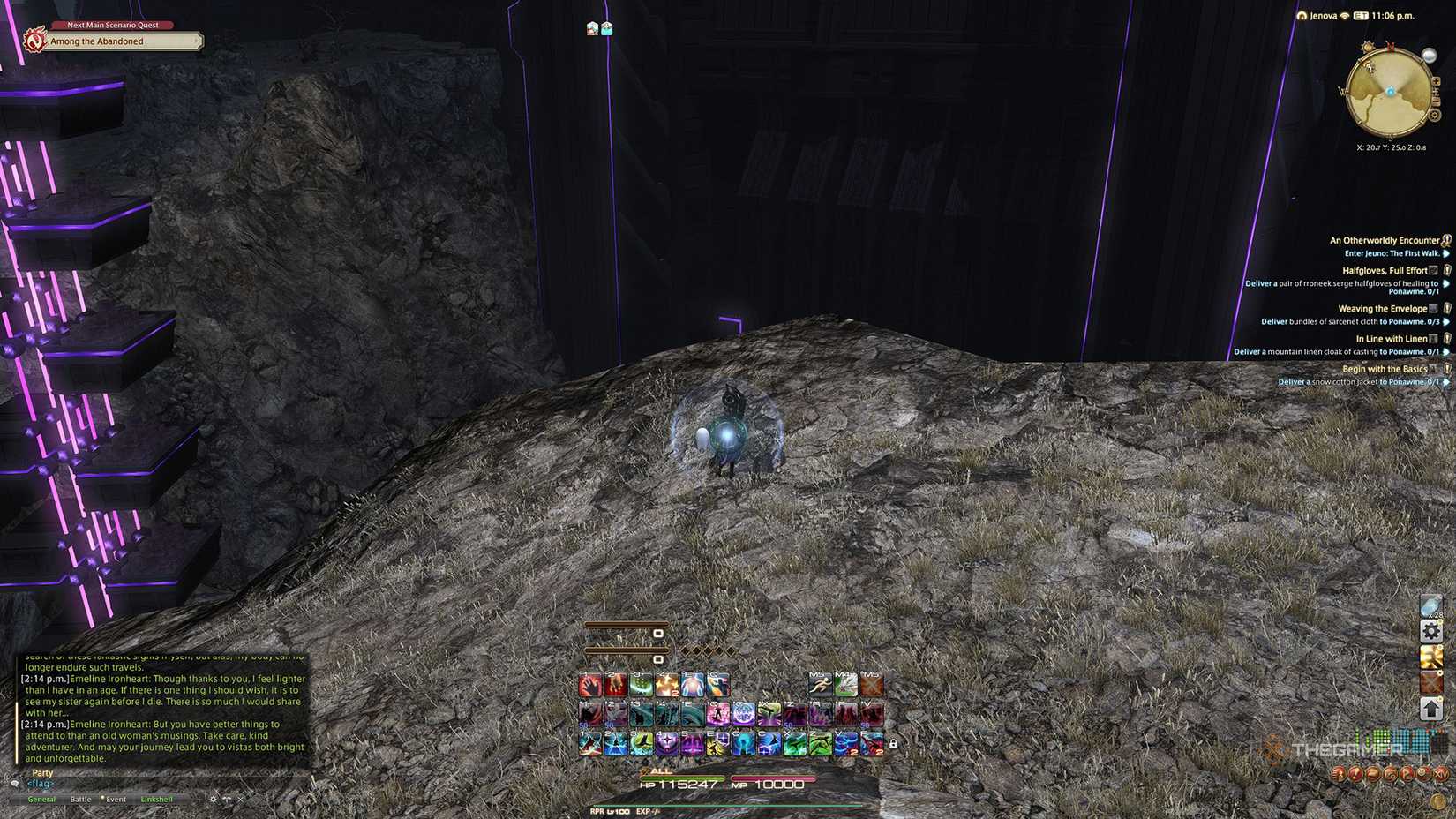Click the <flag> link in the chat log

pyautogui.click(x=40, y=783)
